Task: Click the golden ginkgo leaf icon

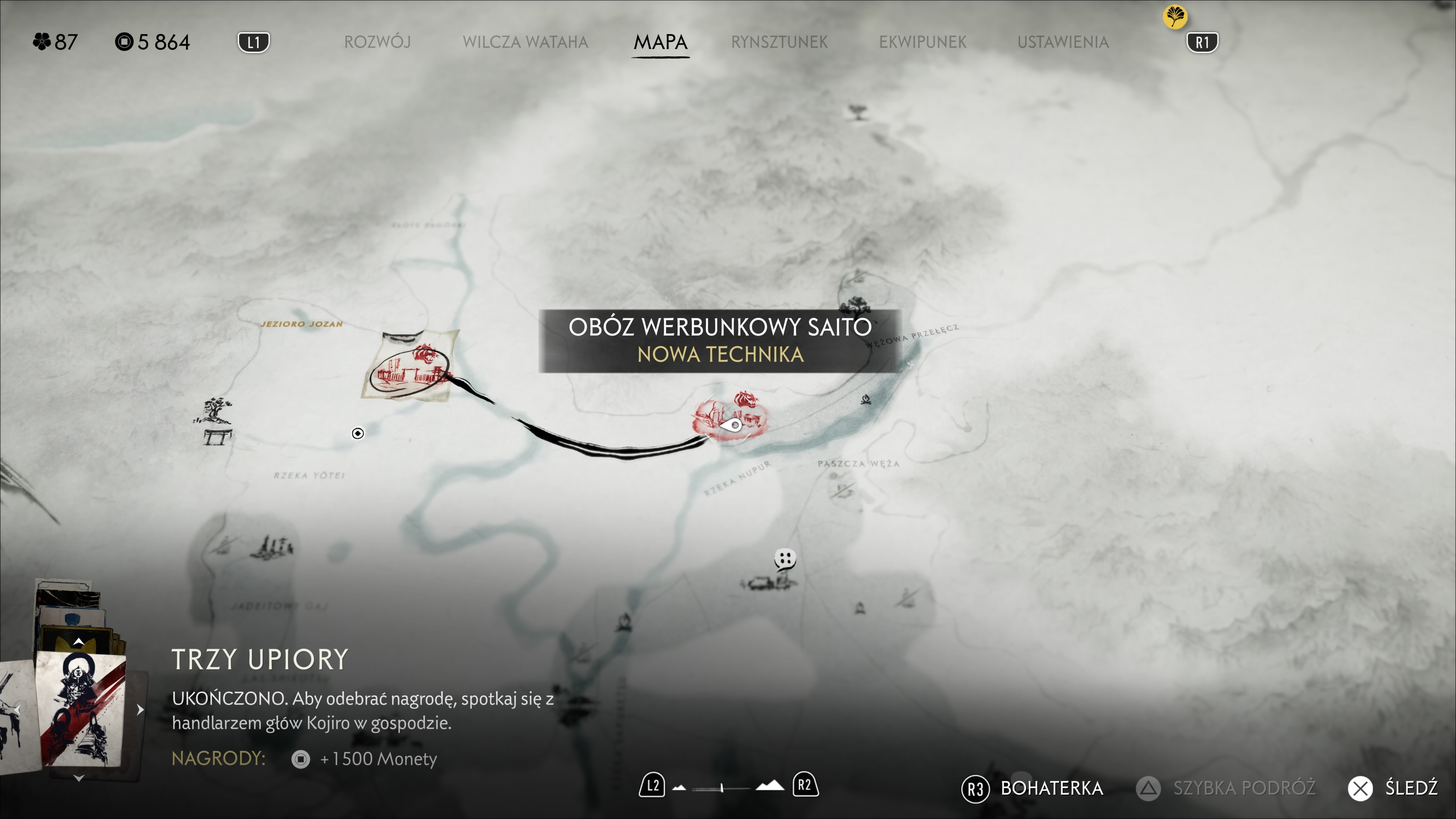Action: pos(1175,16)
